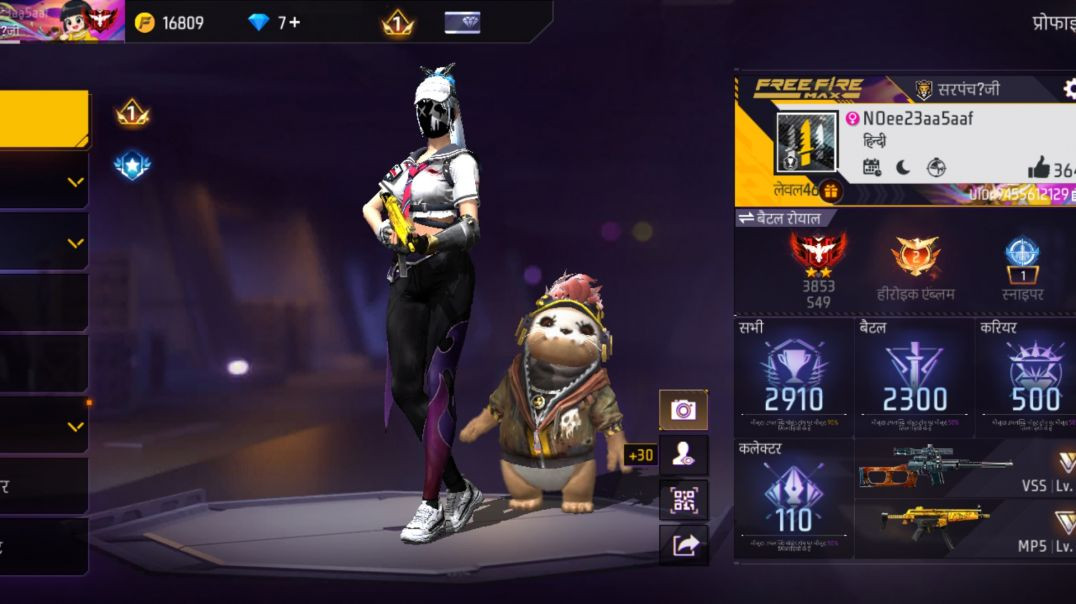Check the gold coin balance icon
The width and height of the screenshot is (1076, 604).
[x=145, y=22]
